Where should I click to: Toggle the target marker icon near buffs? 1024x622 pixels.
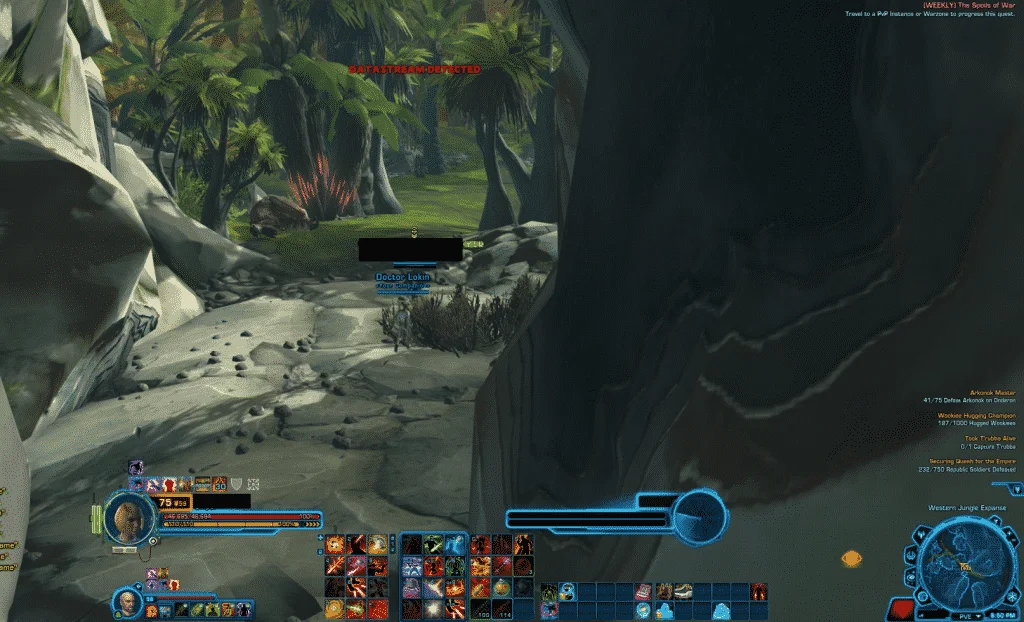tap(253, 483)
